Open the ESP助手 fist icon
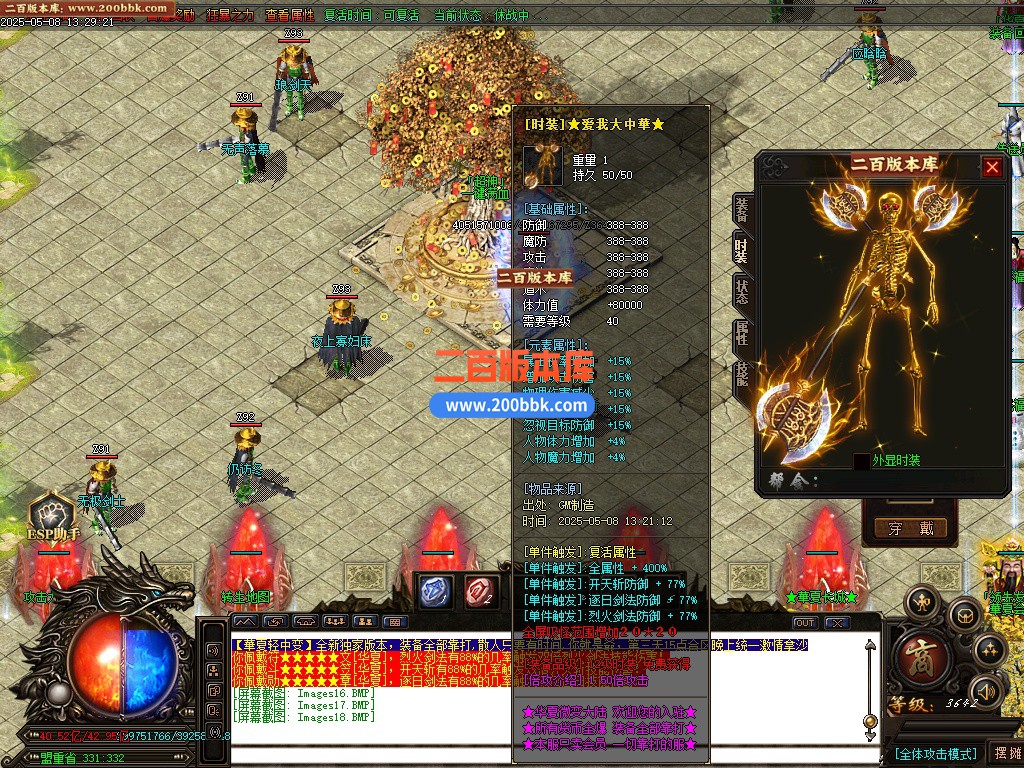The height and width of the screenshot is (768, 1024). 52,513
